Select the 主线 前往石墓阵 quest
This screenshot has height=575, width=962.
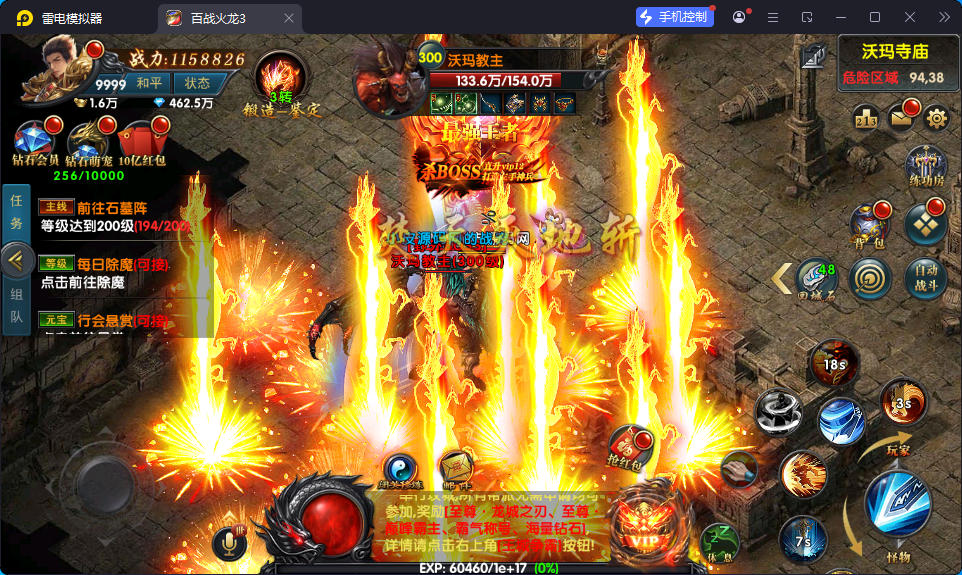coord(112,217)
